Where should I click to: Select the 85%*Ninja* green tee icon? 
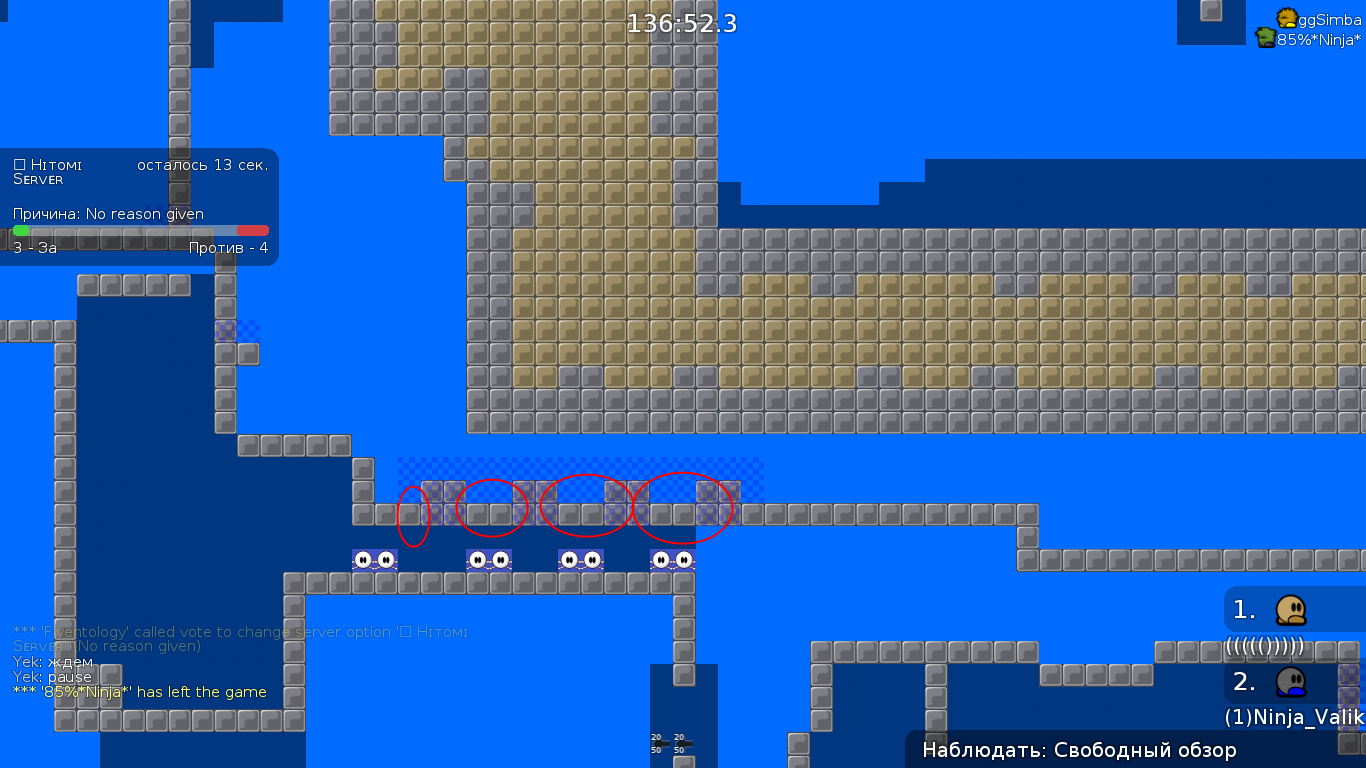[1264, 37]
